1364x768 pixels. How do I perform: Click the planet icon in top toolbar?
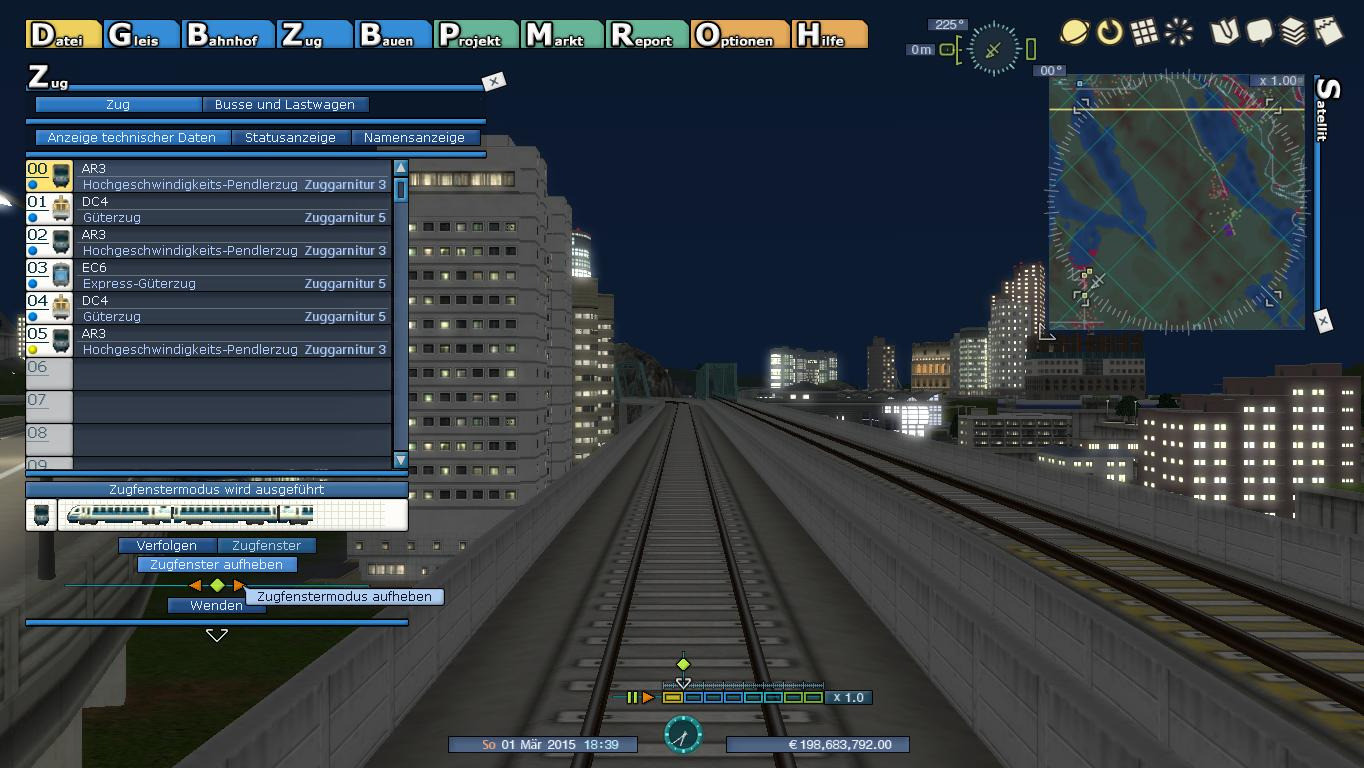pos(1075,32)
